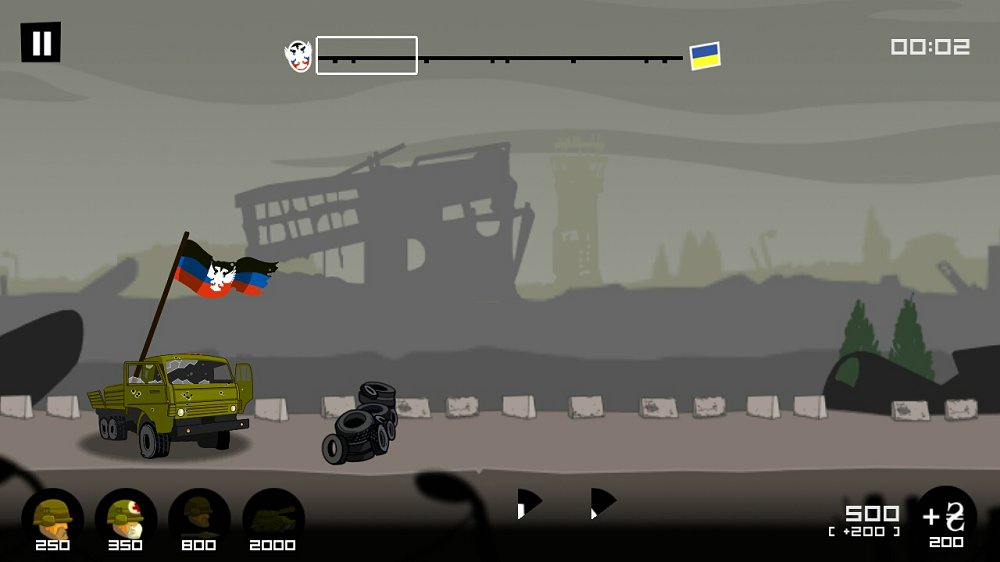Jump to the Ukrainian flag base marker
The width and height of the screenshot is (1000, 562).
point(705,56)
